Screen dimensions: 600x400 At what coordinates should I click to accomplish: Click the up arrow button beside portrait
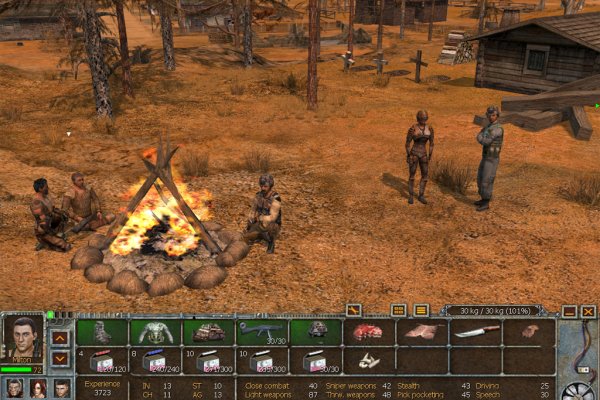[x=60, y=337]
